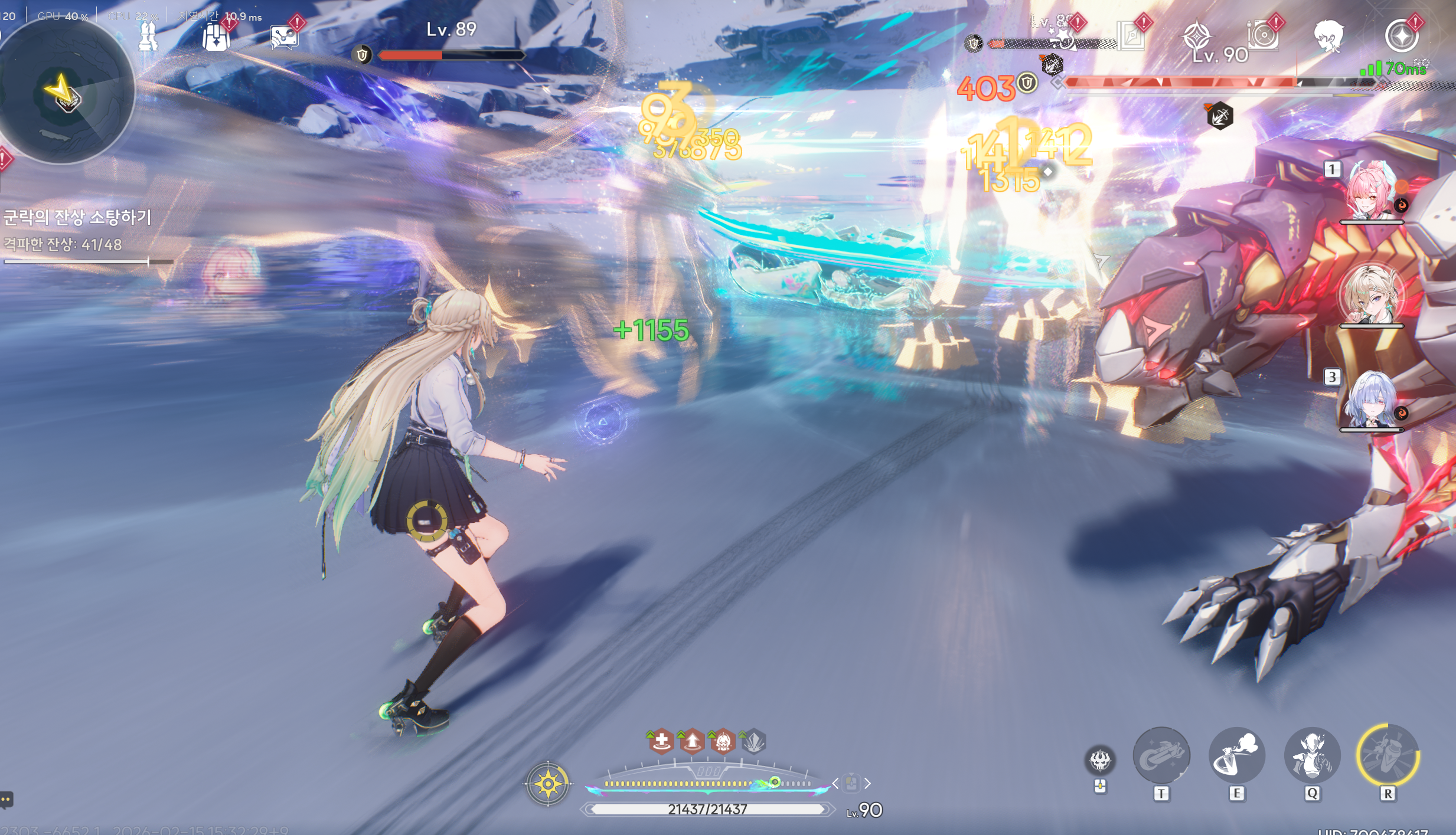Open the backpack inventory icon
Screen dimensions: 1456x835
click(216, 38)
